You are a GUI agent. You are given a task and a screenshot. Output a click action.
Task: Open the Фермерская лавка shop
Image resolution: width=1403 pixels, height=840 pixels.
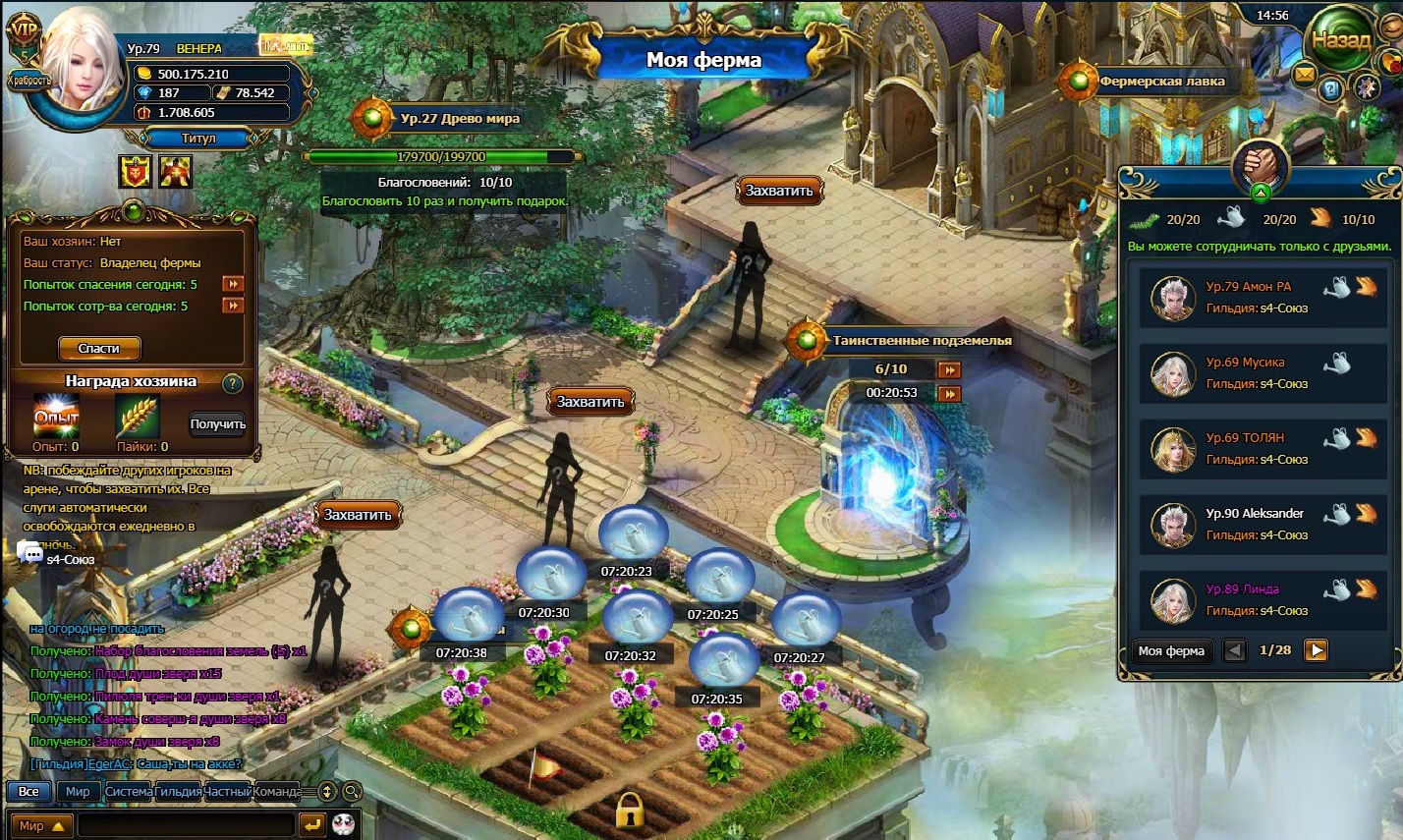click(1161, 82)
